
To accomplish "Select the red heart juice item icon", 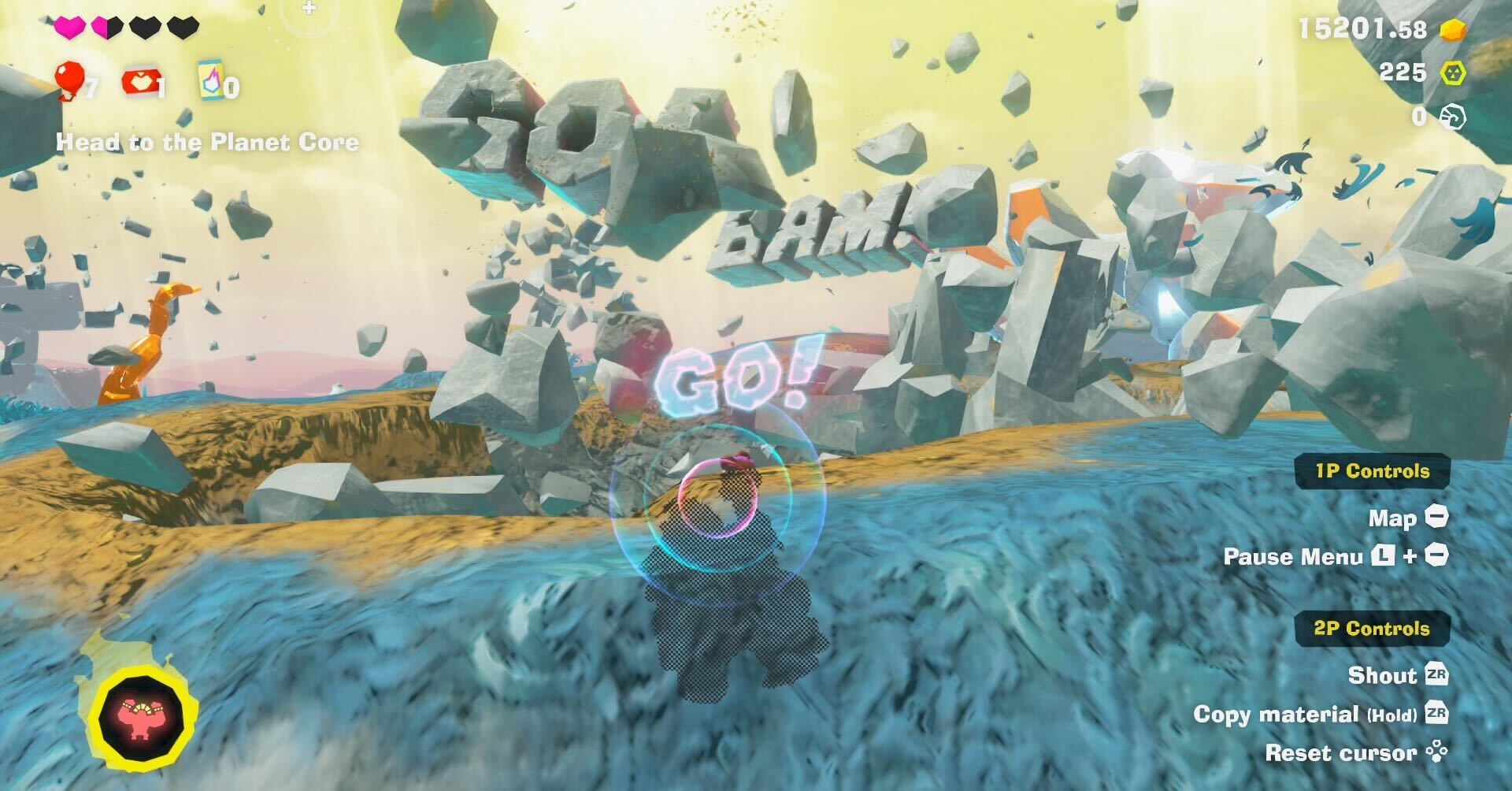I will click(x=139, y=82).
